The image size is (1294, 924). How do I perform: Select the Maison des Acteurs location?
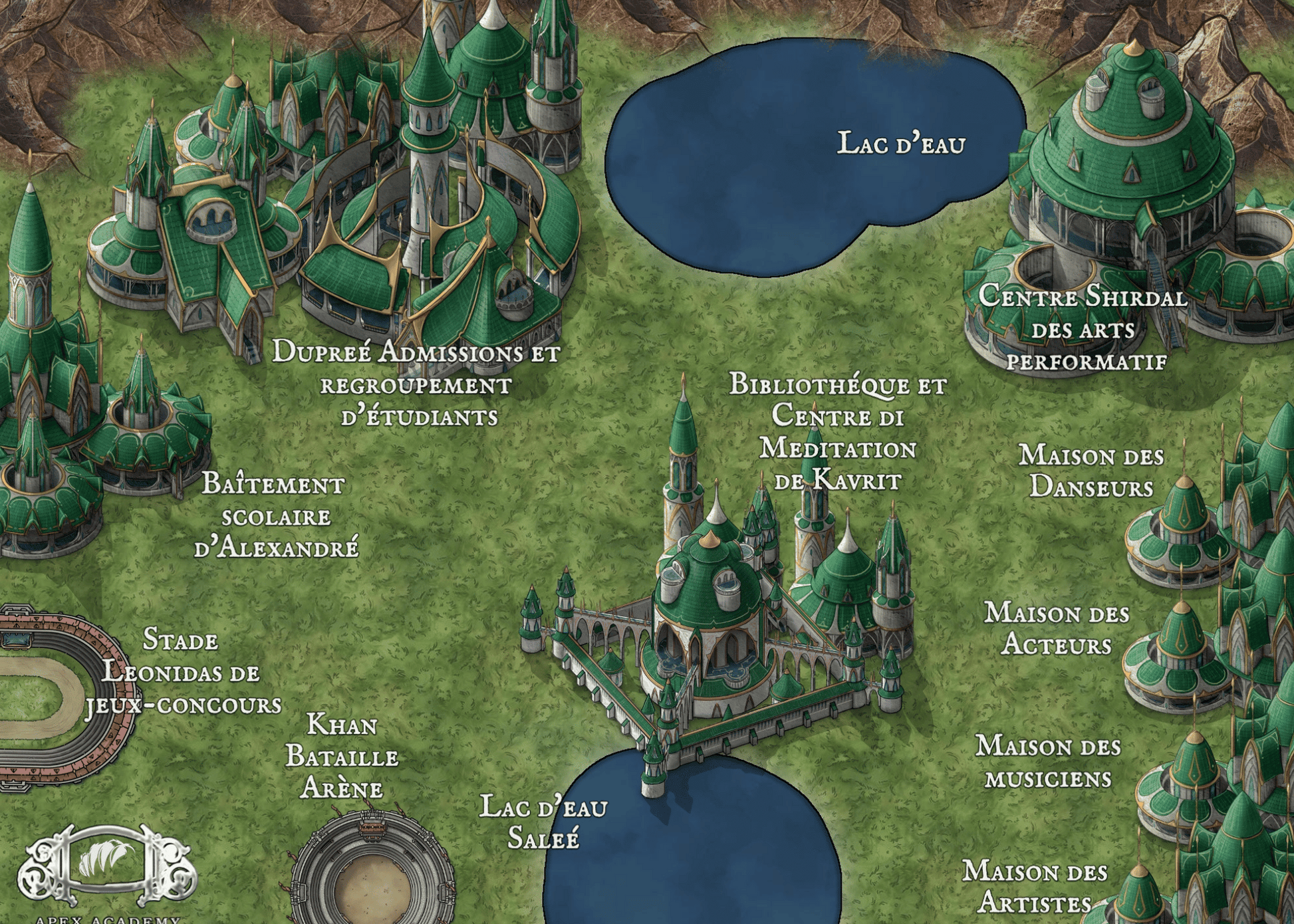[1057, 628]
